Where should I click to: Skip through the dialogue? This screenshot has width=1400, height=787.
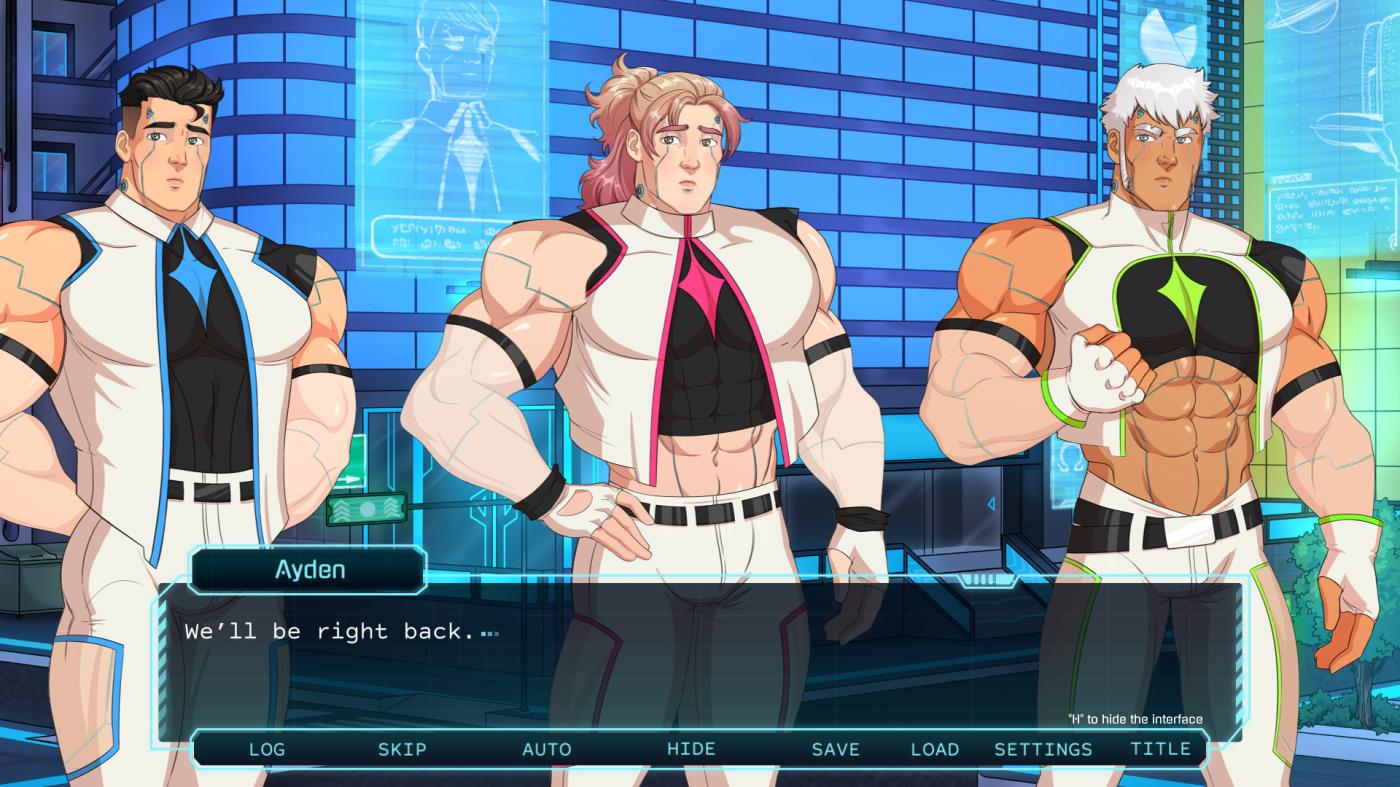point(402,749)
